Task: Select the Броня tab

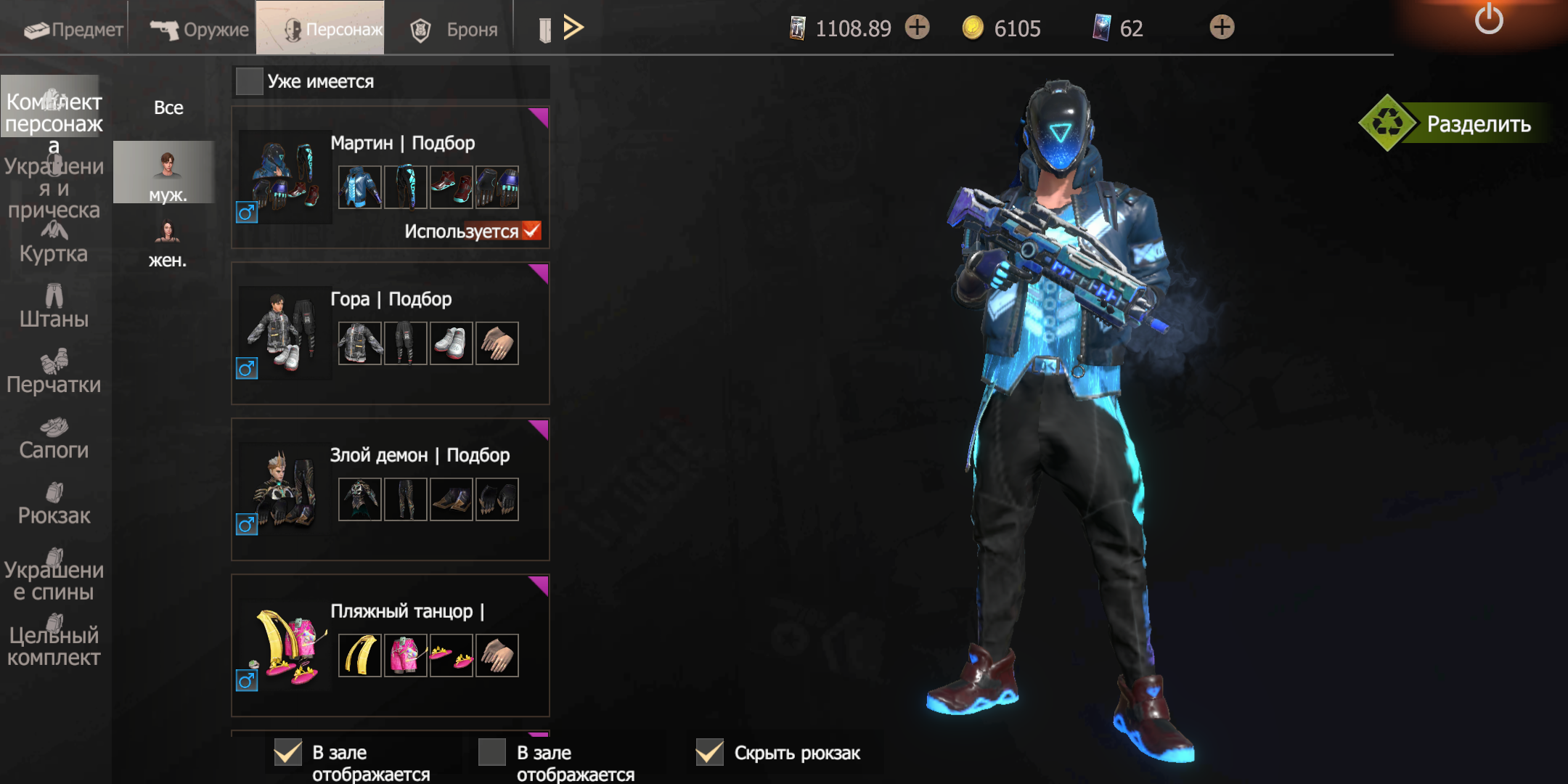Action: [x=454, y=29]
